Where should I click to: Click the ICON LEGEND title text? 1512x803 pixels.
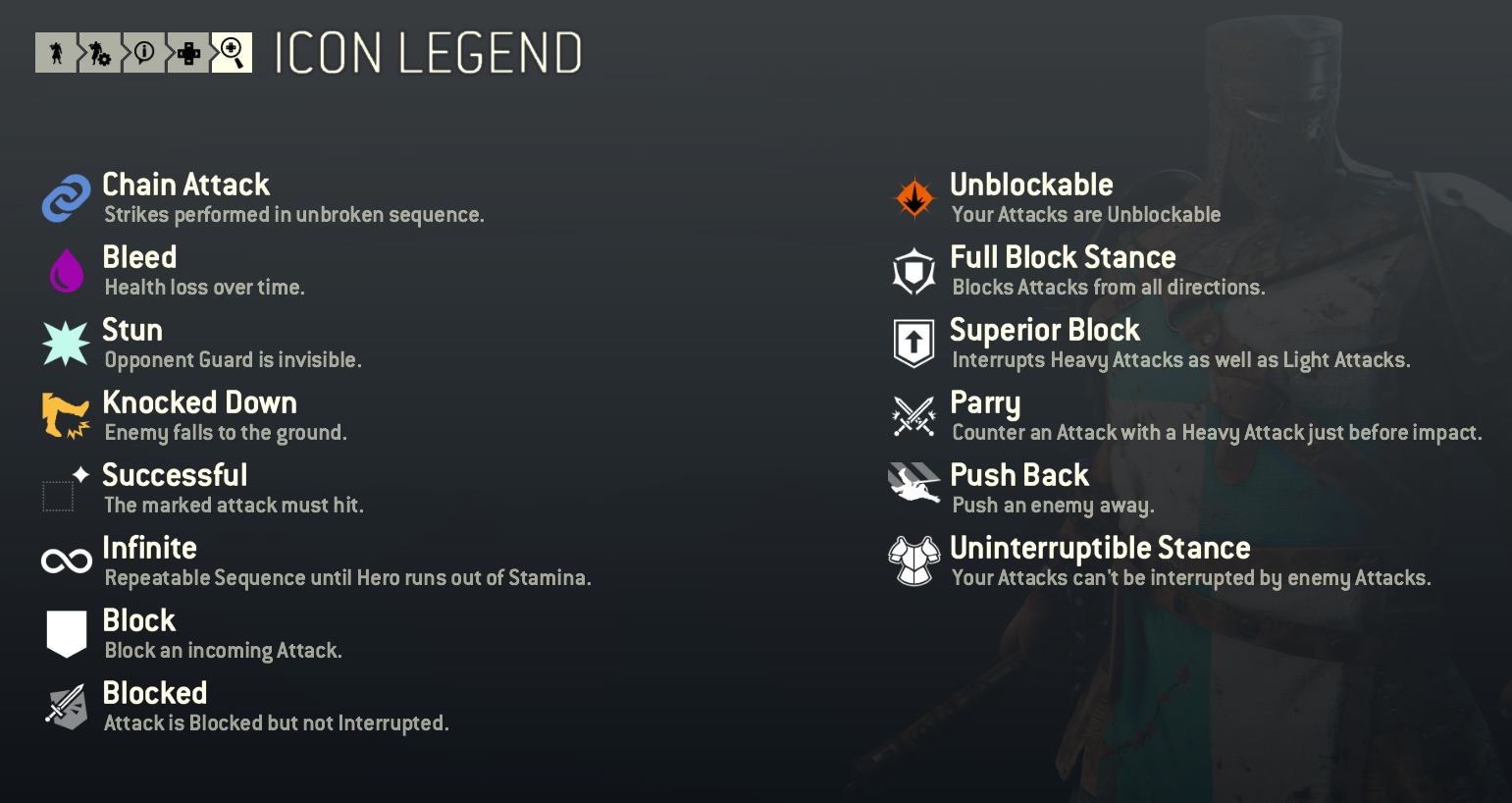[x=428, y=54]
